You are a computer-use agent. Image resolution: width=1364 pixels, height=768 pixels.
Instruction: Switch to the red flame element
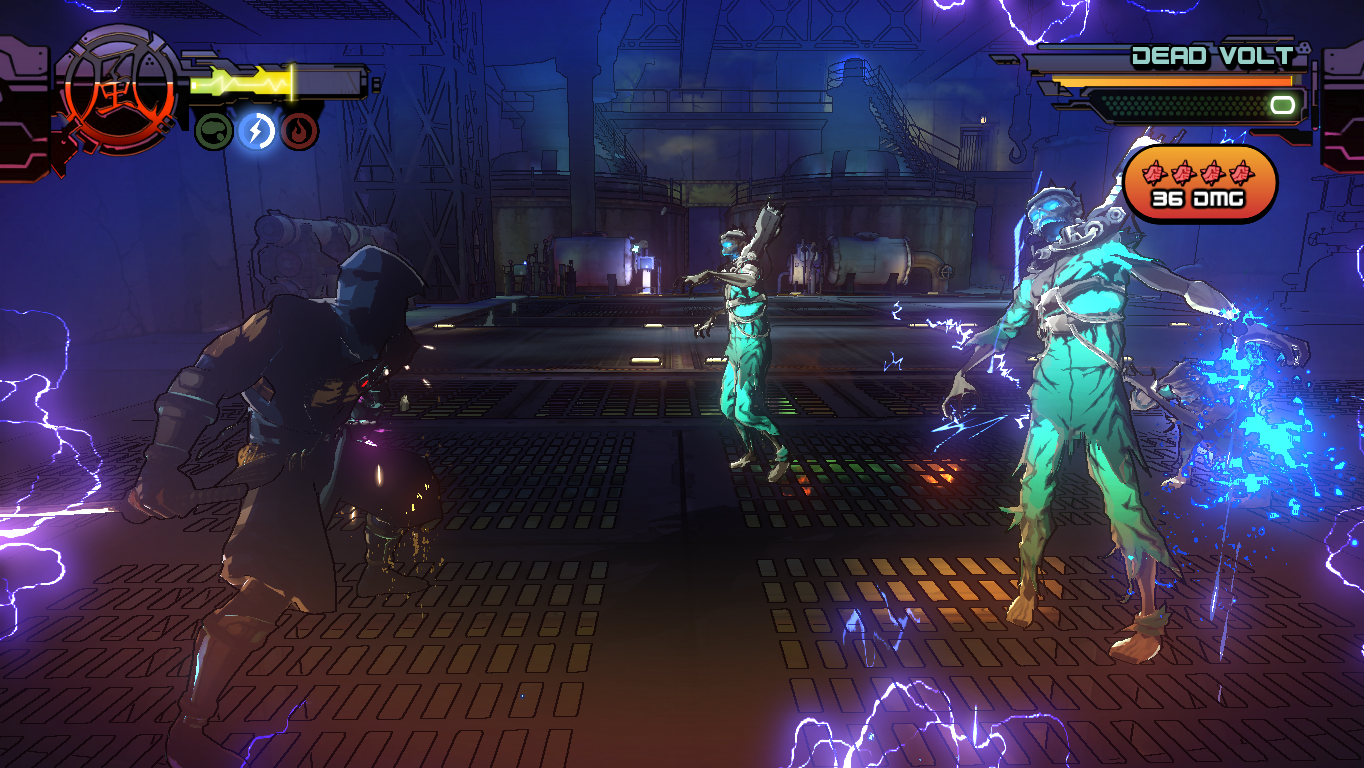[x=299, y=130]
